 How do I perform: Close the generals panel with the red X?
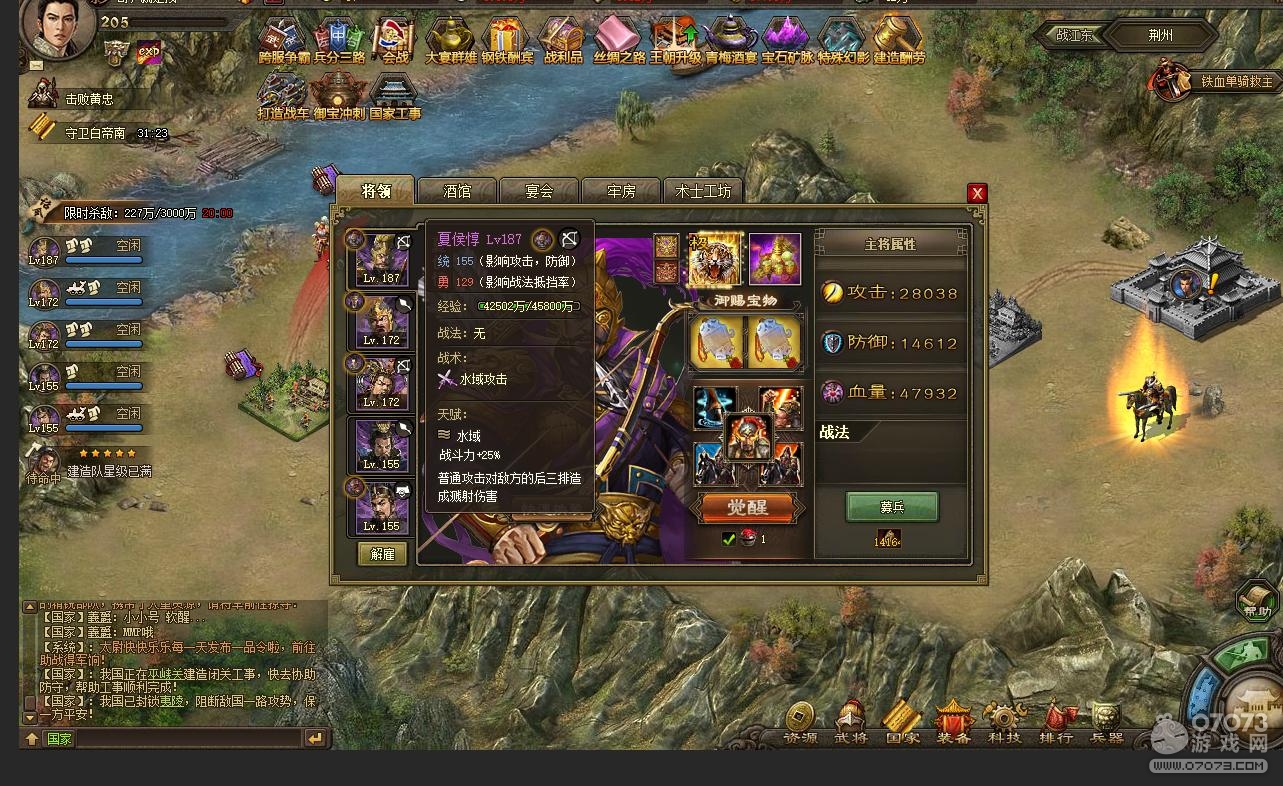[977, 193]
